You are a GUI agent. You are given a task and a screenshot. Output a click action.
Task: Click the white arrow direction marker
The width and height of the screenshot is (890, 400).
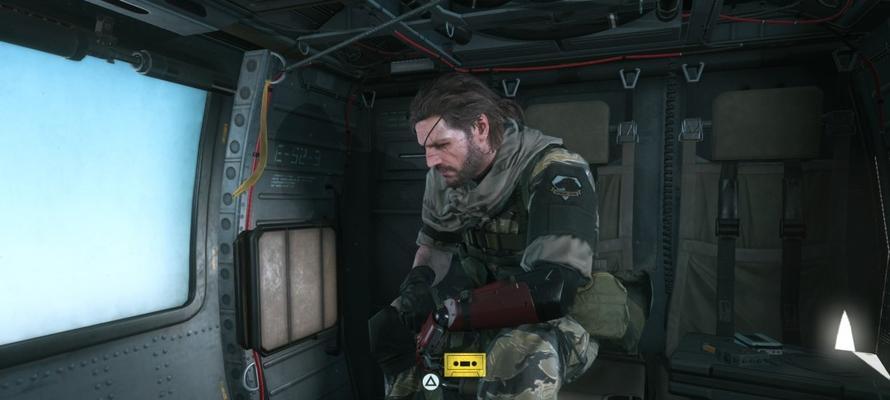845,333
